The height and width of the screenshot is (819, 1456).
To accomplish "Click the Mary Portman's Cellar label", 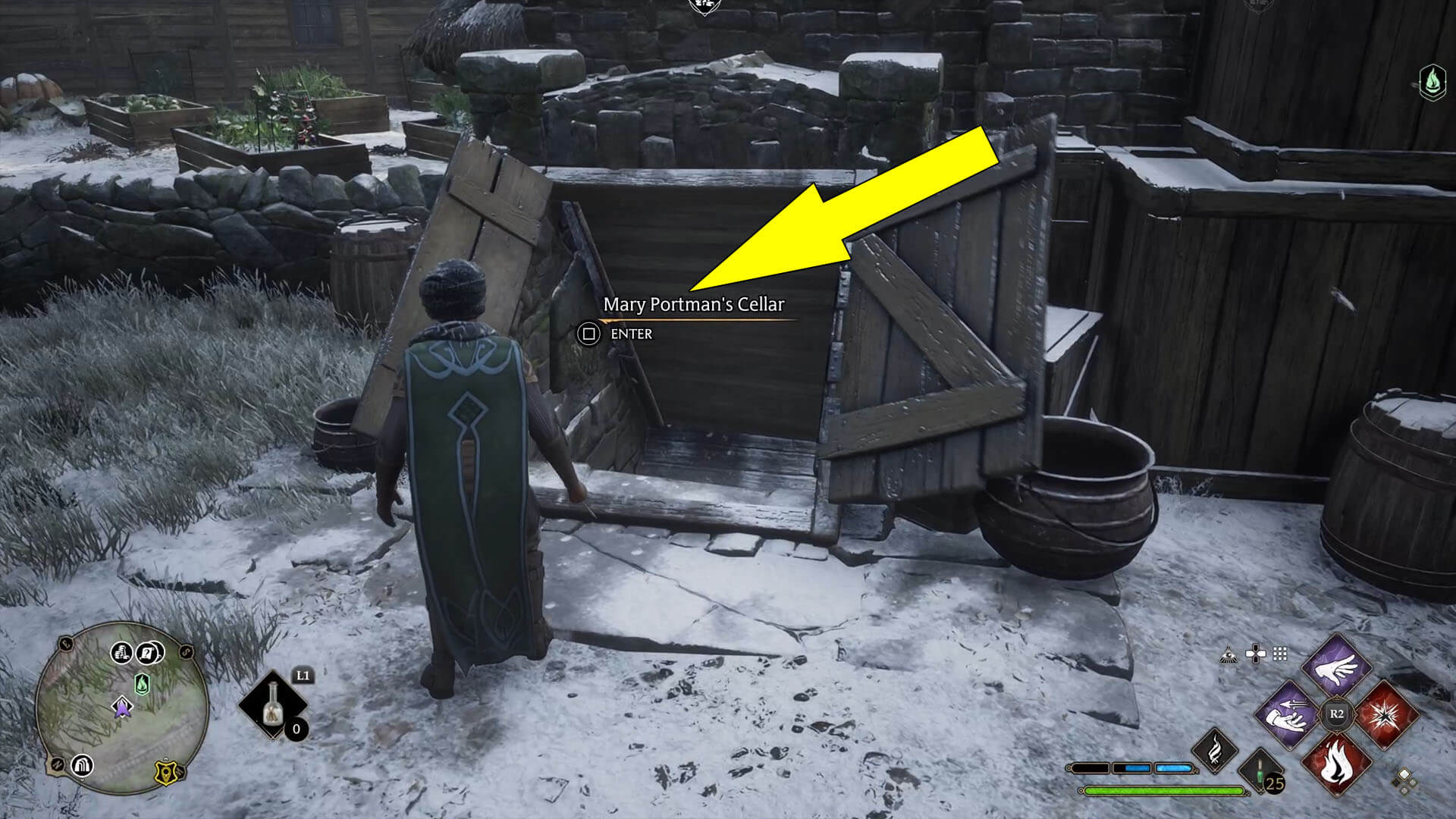I will coord(694,306).
